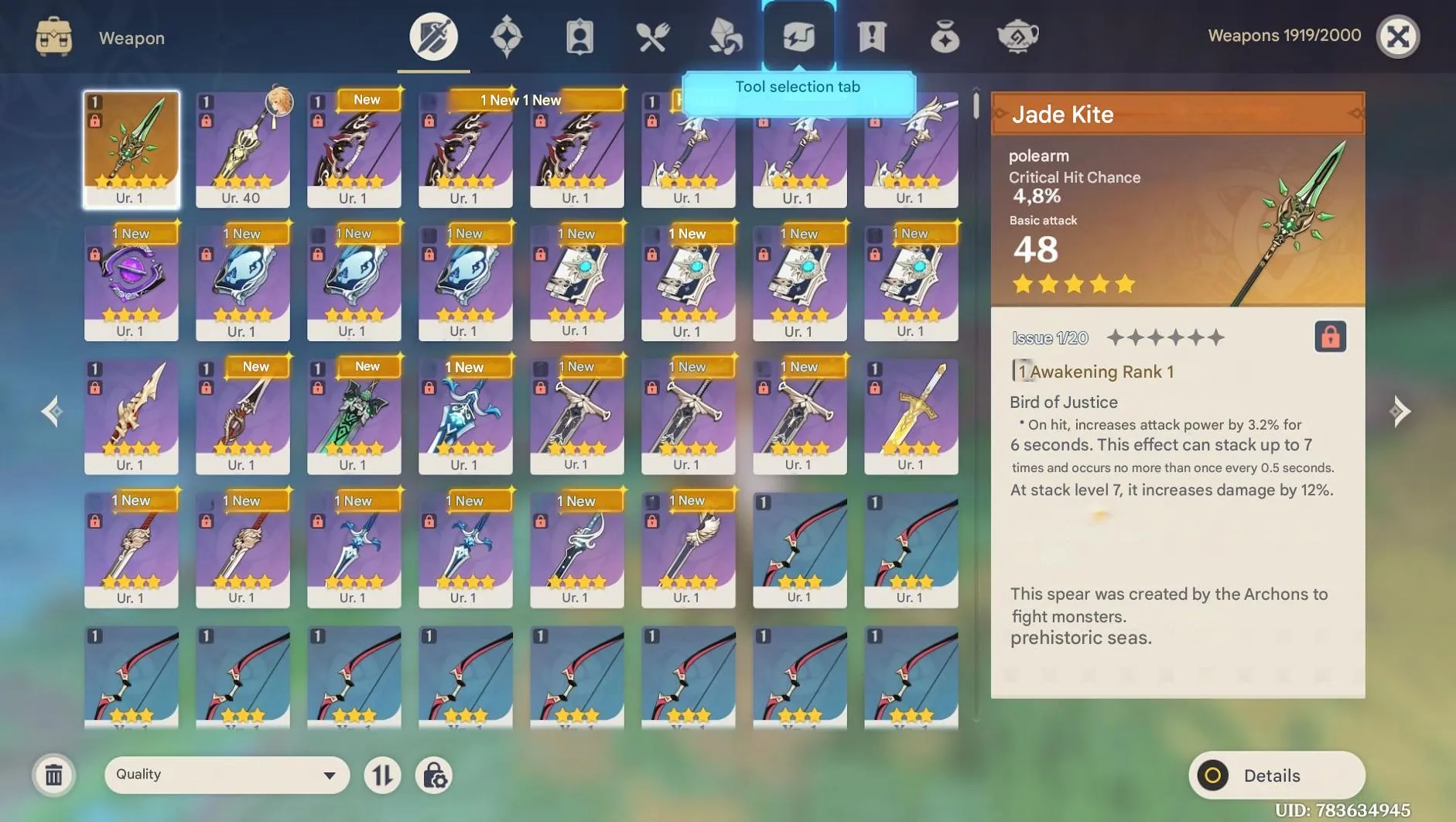Collapse to previous page with left chevron
The height and width of the screenshot is (822, 1456).
tap(52, 411)
